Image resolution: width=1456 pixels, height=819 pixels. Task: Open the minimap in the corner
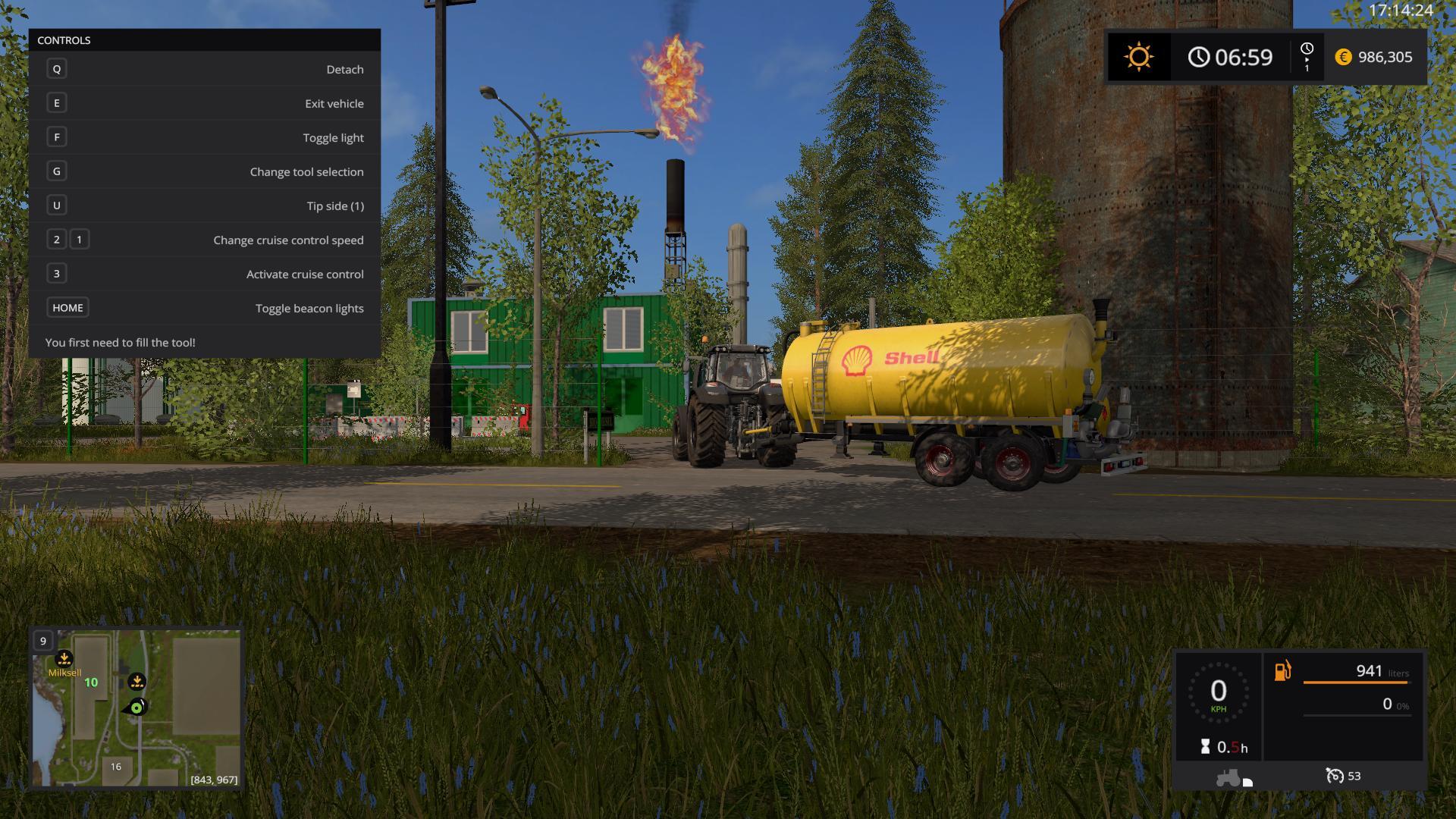[x=136, y=708]
